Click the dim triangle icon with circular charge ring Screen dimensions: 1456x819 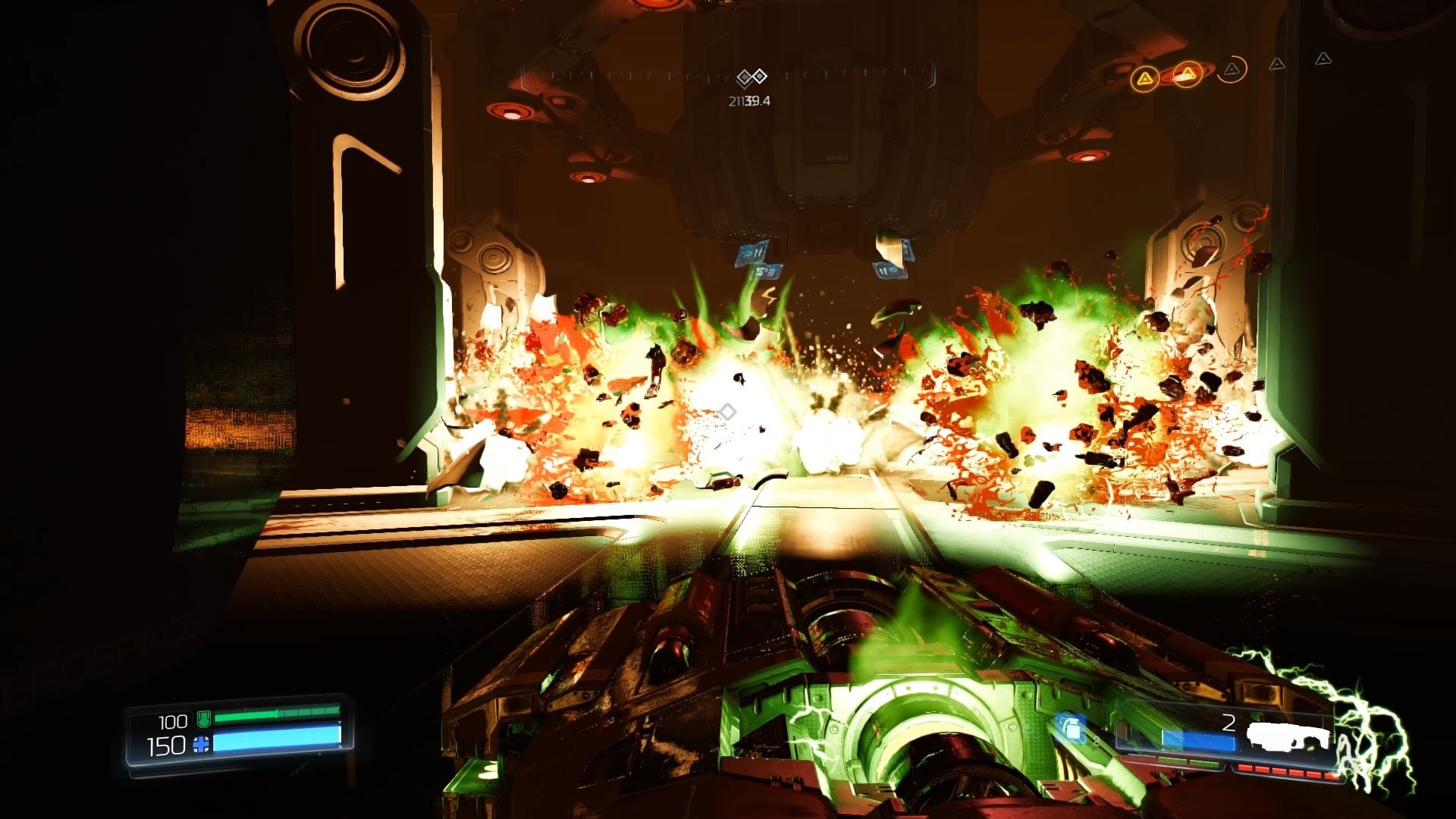coord(1232,70)
